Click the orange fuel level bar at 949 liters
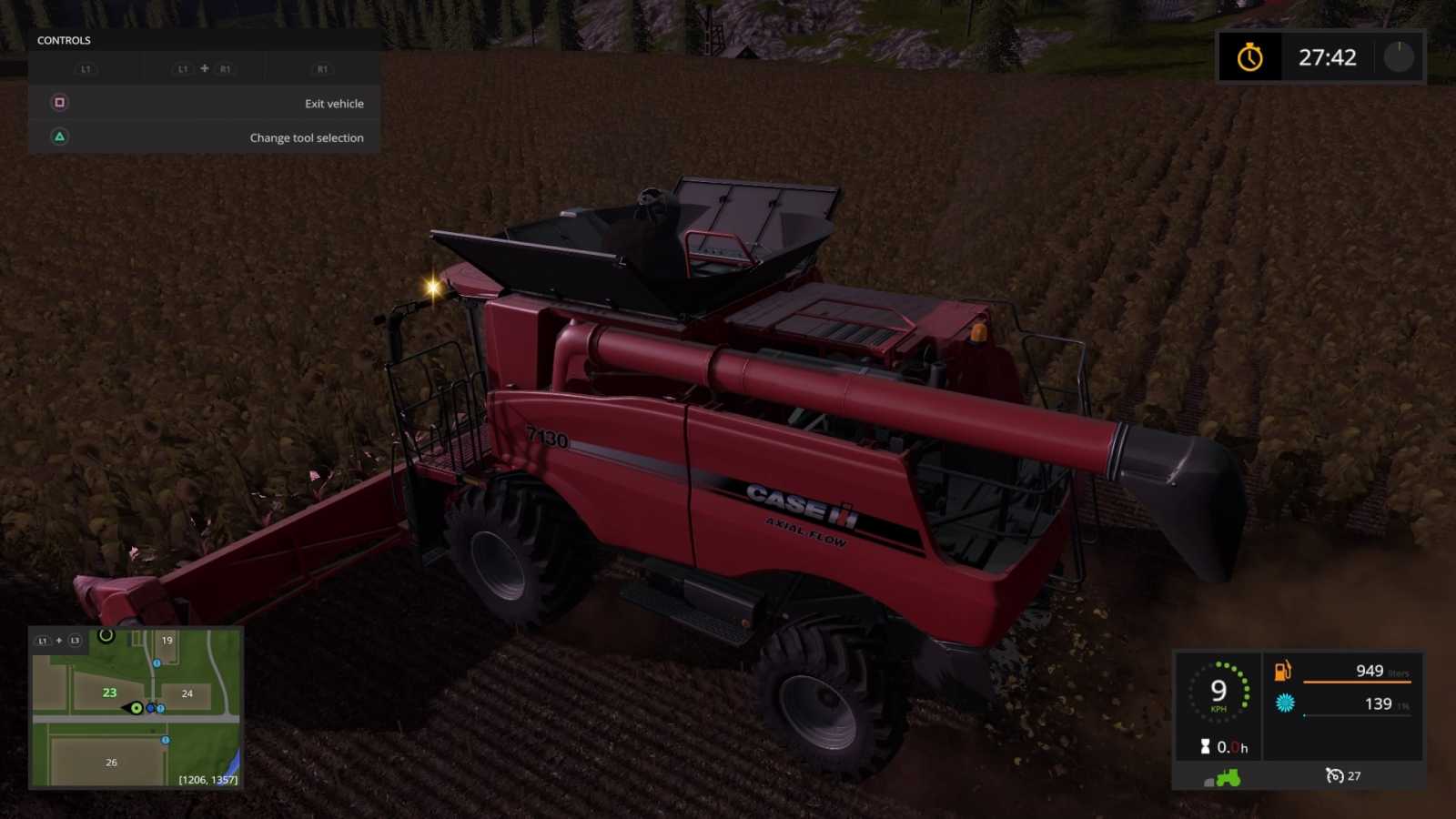This screenshot has height=819, width=1456. click(x=1356, y=682)
